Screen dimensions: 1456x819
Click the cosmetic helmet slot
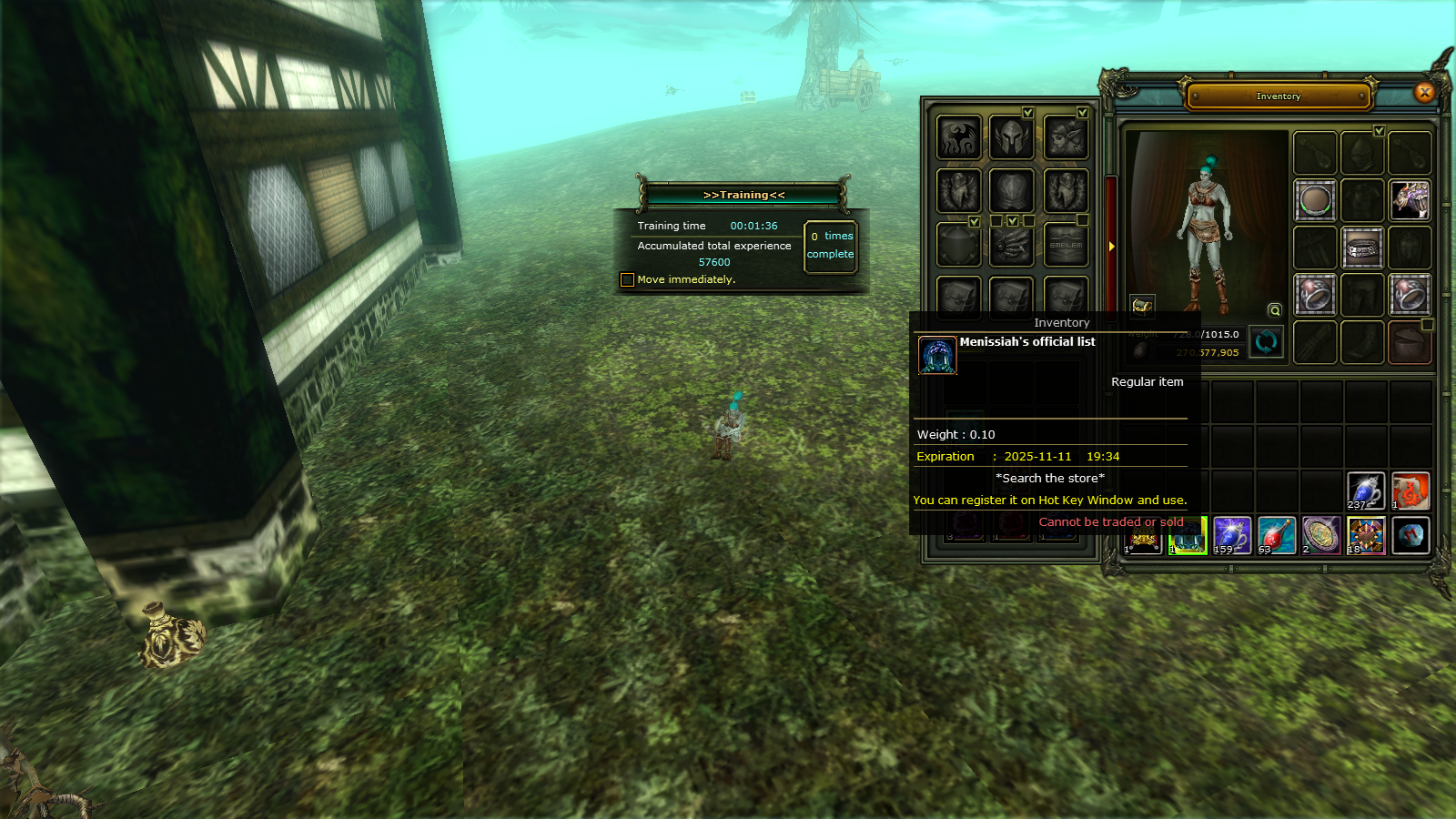point(1011,137)
